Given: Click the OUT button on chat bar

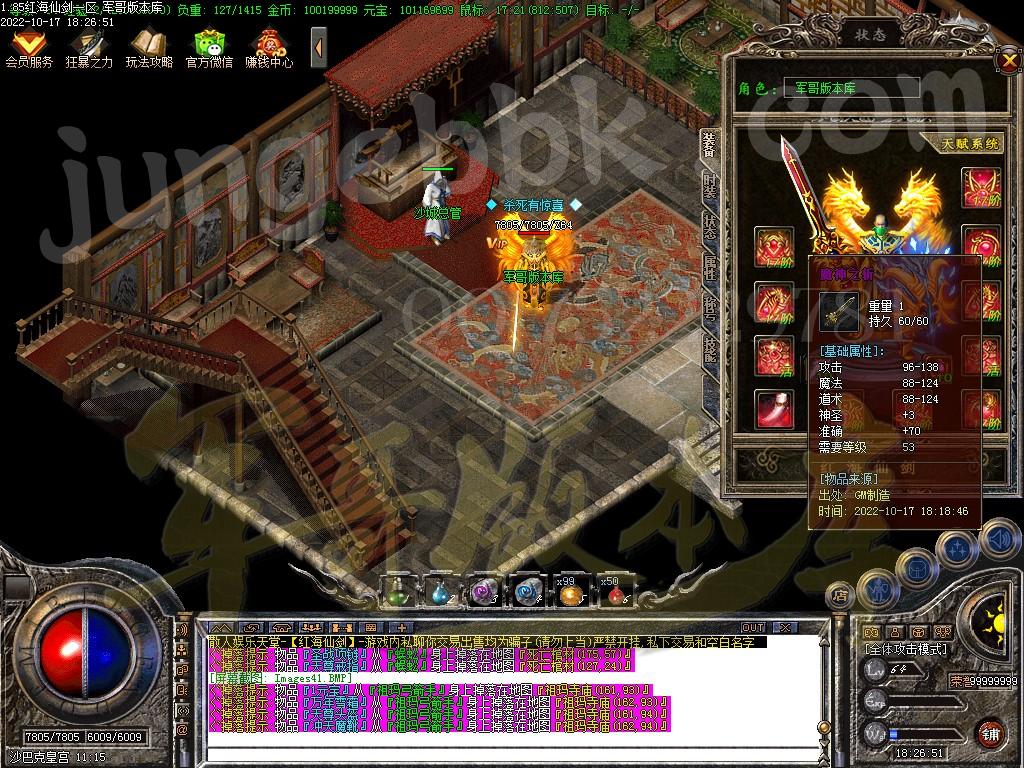Looking at the screenshot, I should click(753, 627).
